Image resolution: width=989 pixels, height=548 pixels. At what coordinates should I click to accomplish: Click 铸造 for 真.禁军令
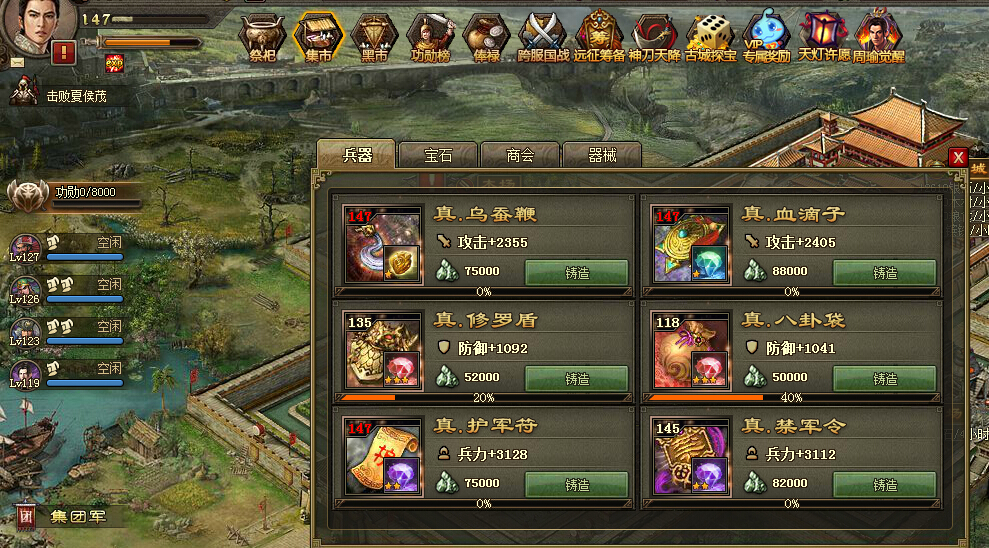tap(885, 485)
